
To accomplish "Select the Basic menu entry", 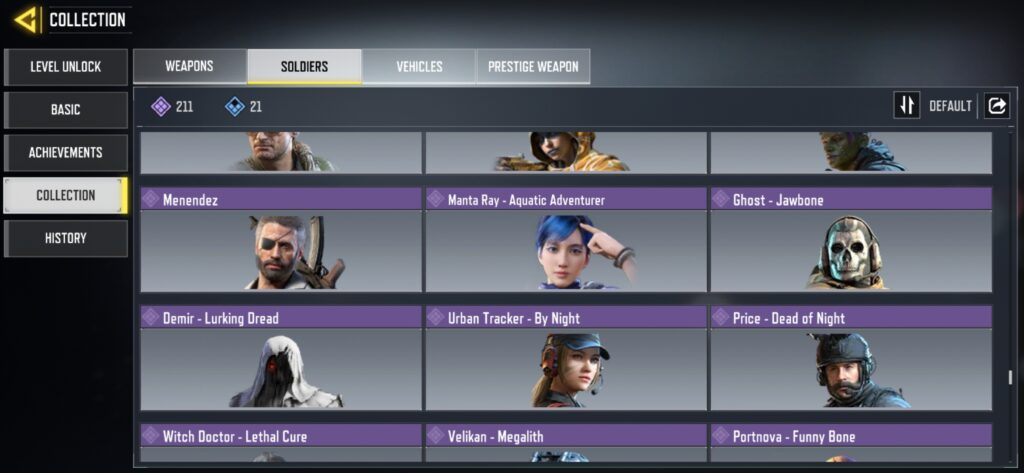I will pos(66,110).
